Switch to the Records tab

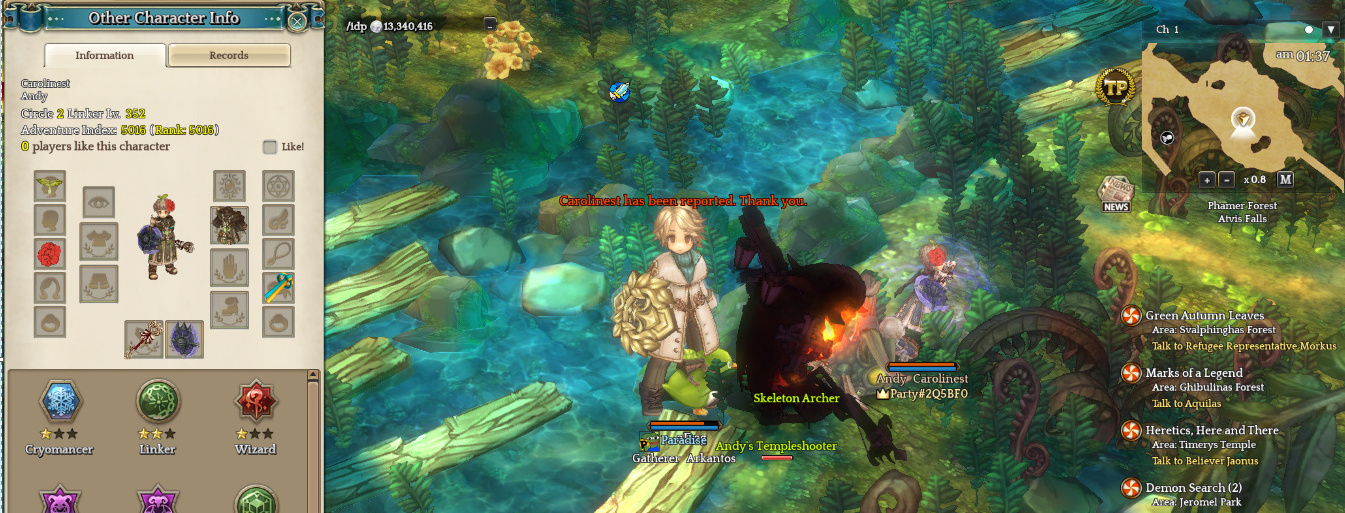229,55
